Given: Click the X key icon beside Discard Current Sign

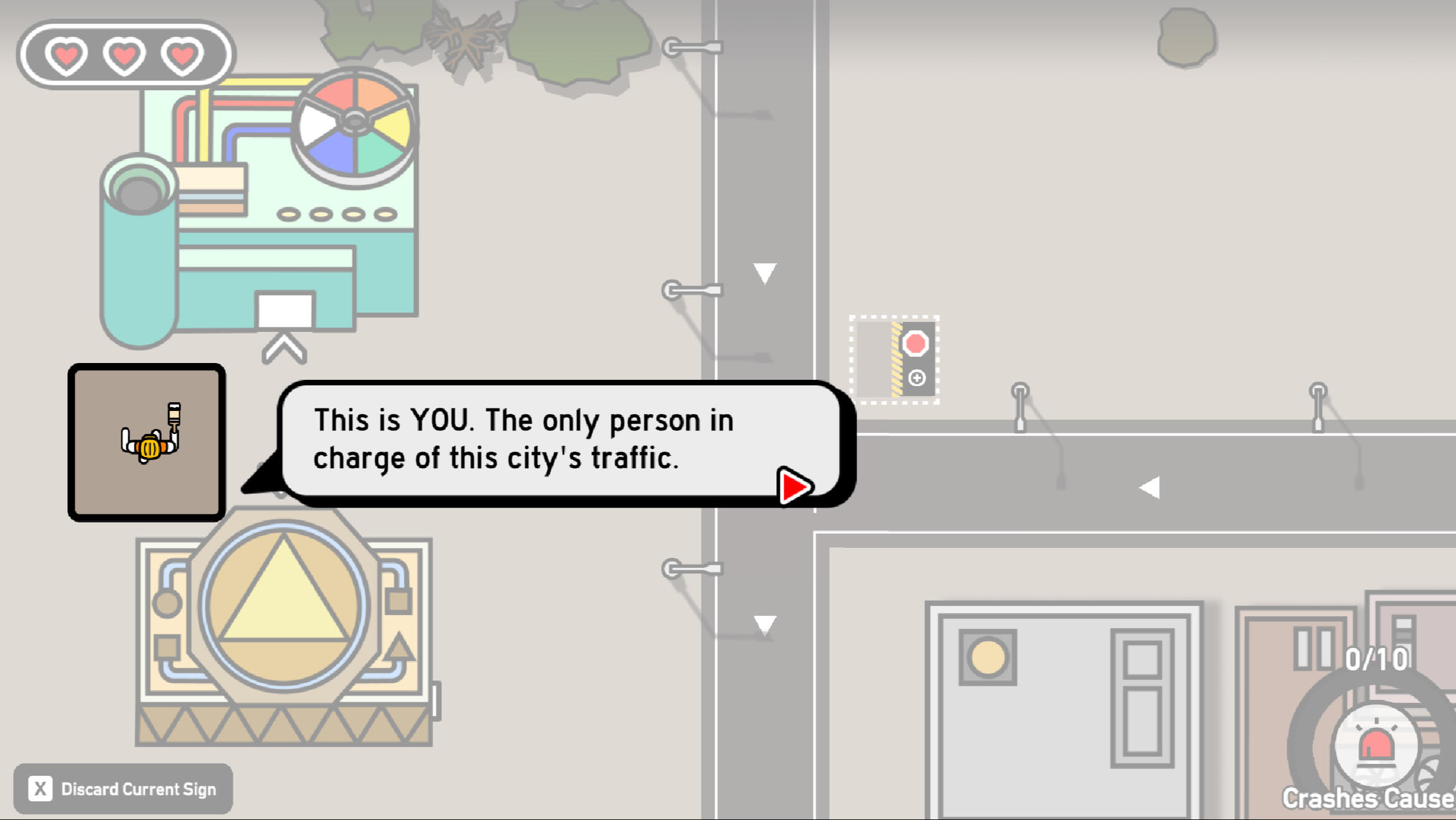Looking at the screenshot, I should click(40, 788).
